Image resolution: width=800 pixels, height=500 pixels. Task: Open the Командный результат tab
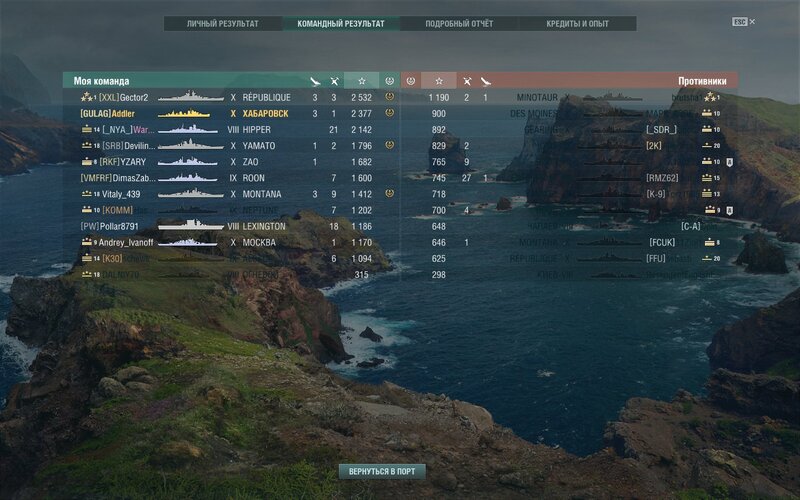click(x=341, y=23)
